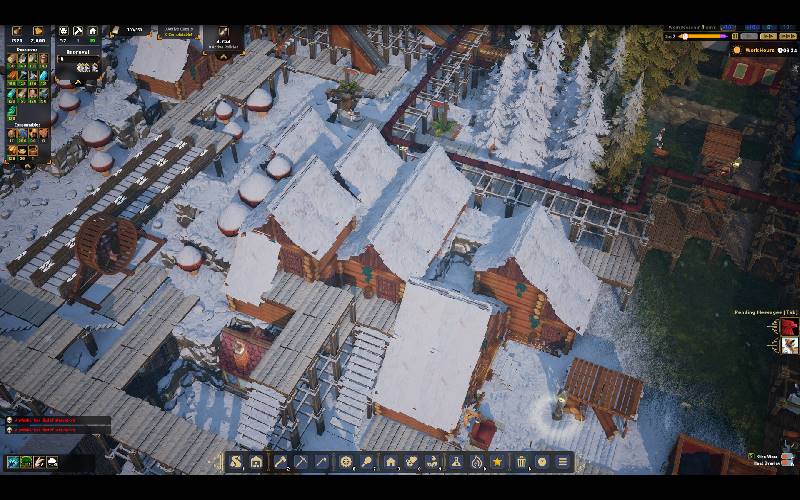Open the flame icon toolbar category
The width and height of the screenshot is (800, 500).
pyautogui.click(x=476, y=462)
